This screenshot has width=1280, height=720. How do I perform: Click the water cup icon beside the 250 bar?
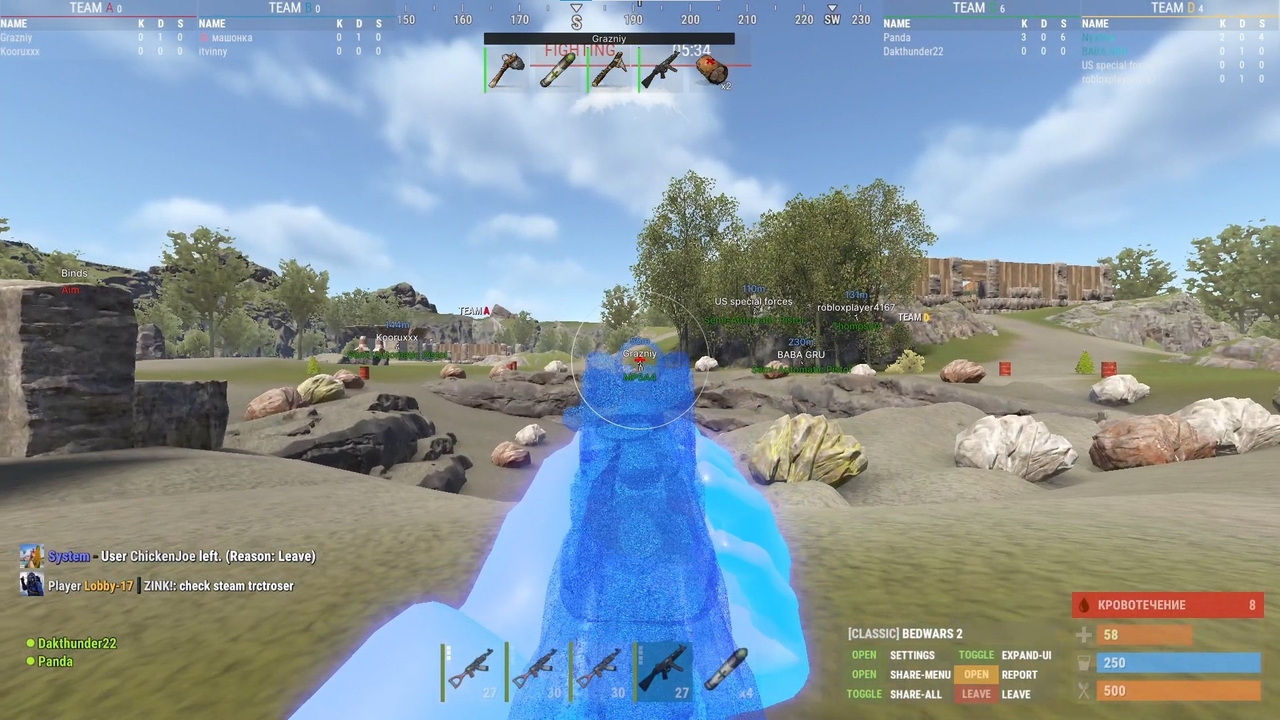(x=1084, y=662)
